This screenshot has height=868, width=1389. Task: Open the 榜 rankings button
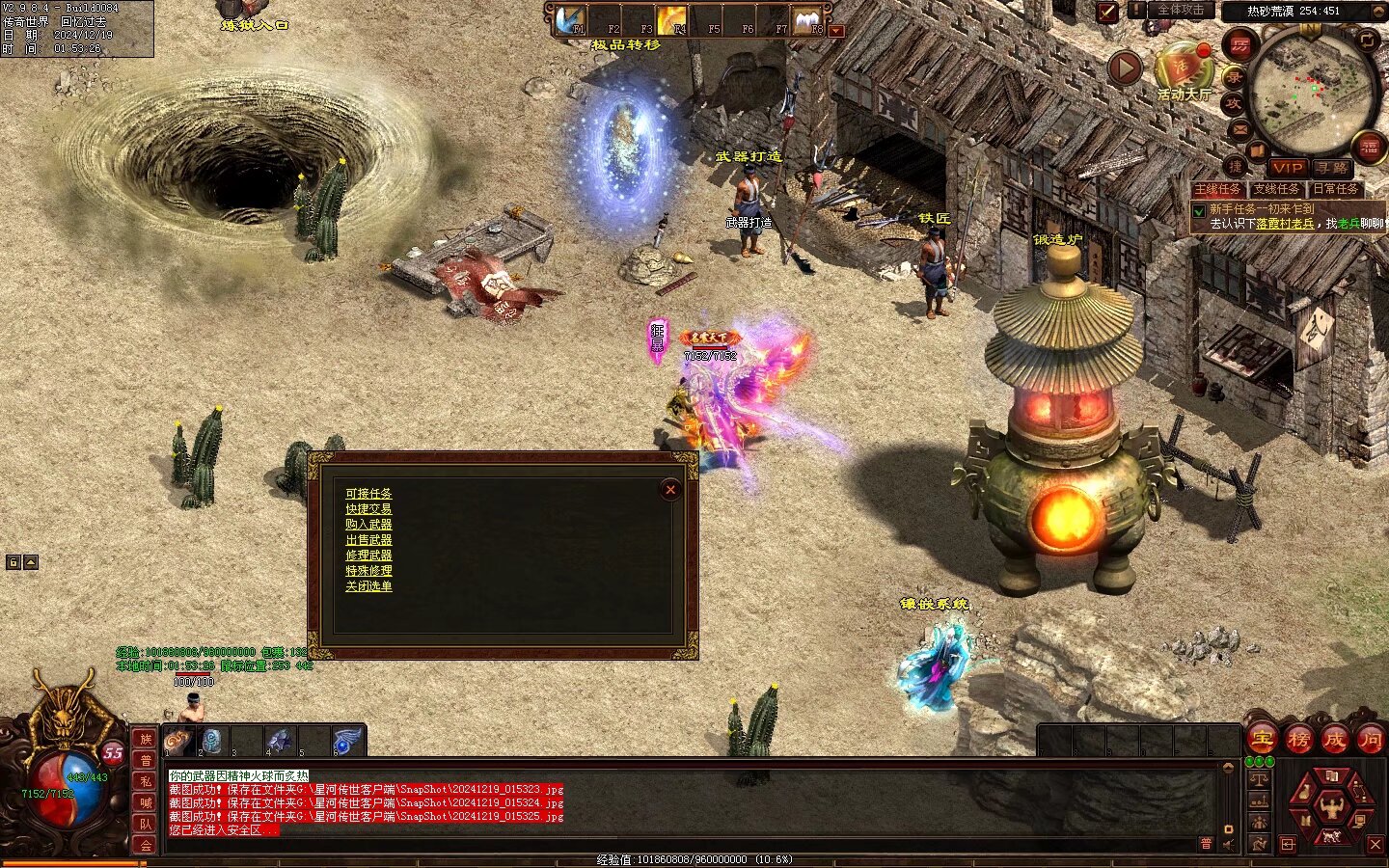pos(1298,740)
